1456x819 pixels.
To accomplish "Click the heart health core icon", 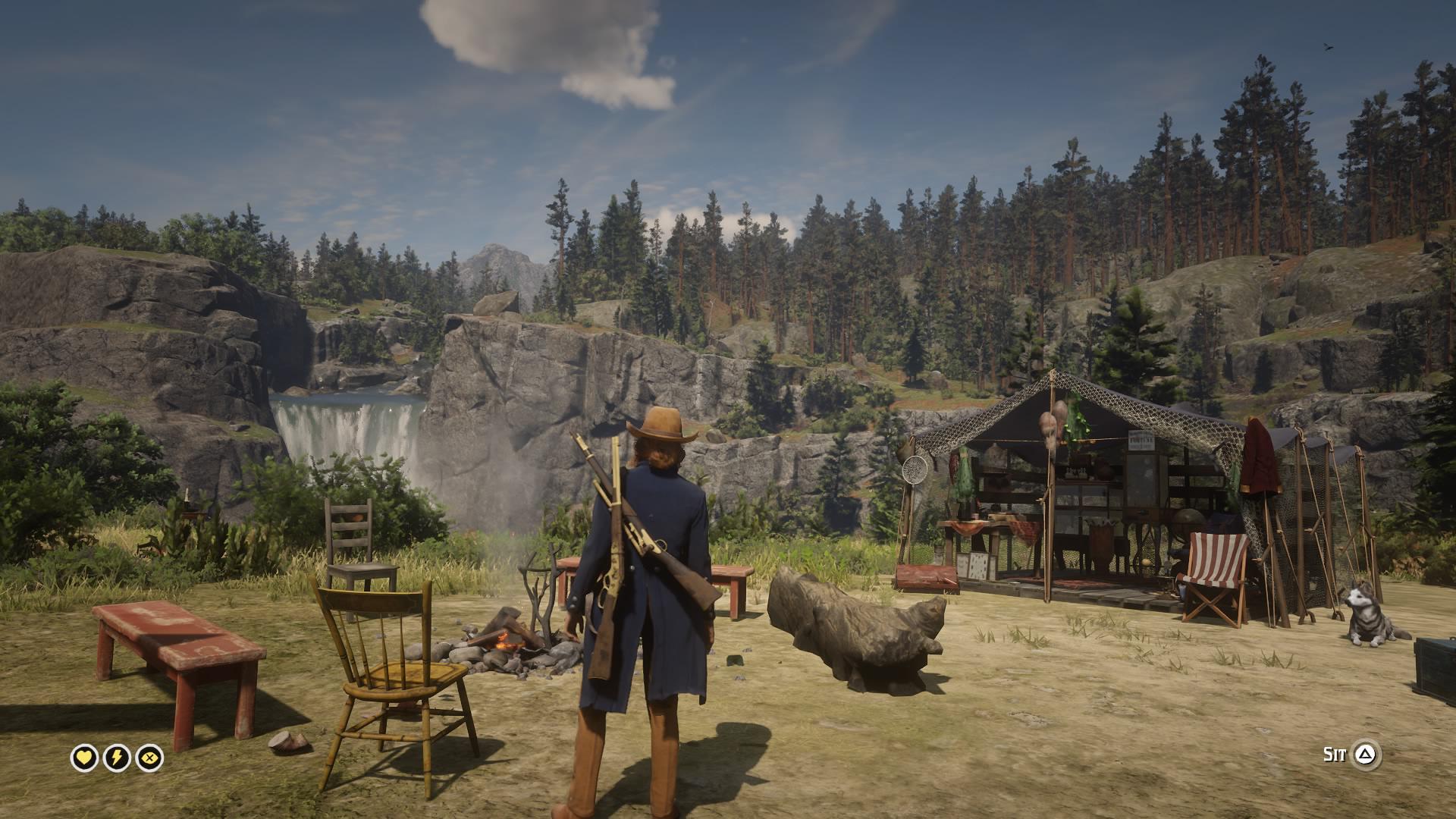I will tap(84, 758).
